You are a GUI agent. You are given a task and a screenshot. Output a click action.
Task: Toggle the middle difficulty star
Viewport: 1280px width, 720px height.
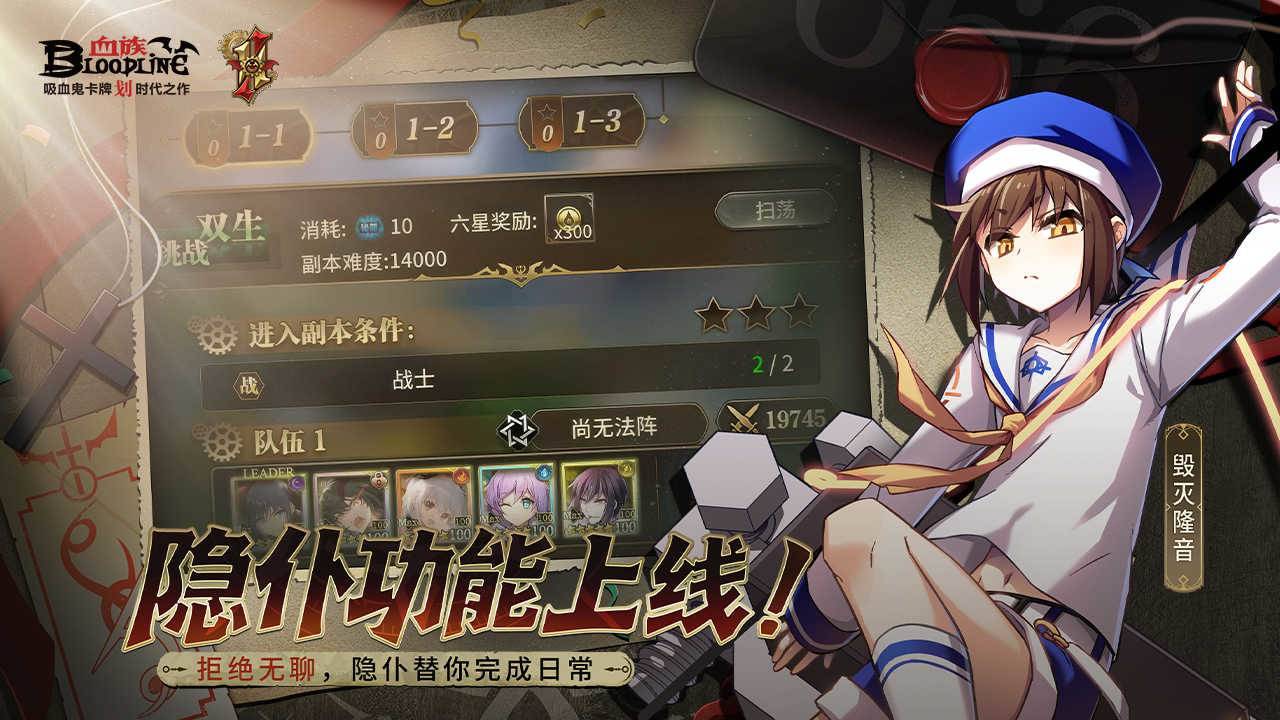757,312
